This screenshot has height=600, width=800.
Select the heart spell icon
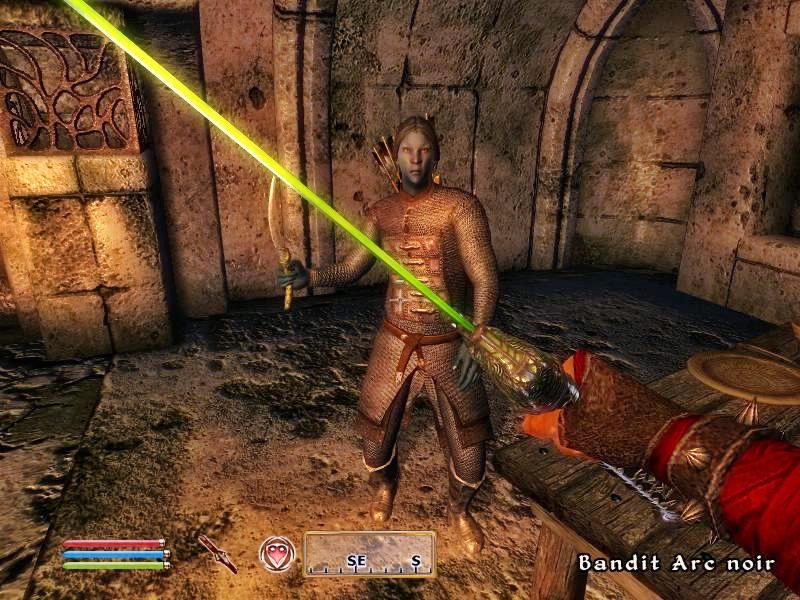(x=277, y=553)
